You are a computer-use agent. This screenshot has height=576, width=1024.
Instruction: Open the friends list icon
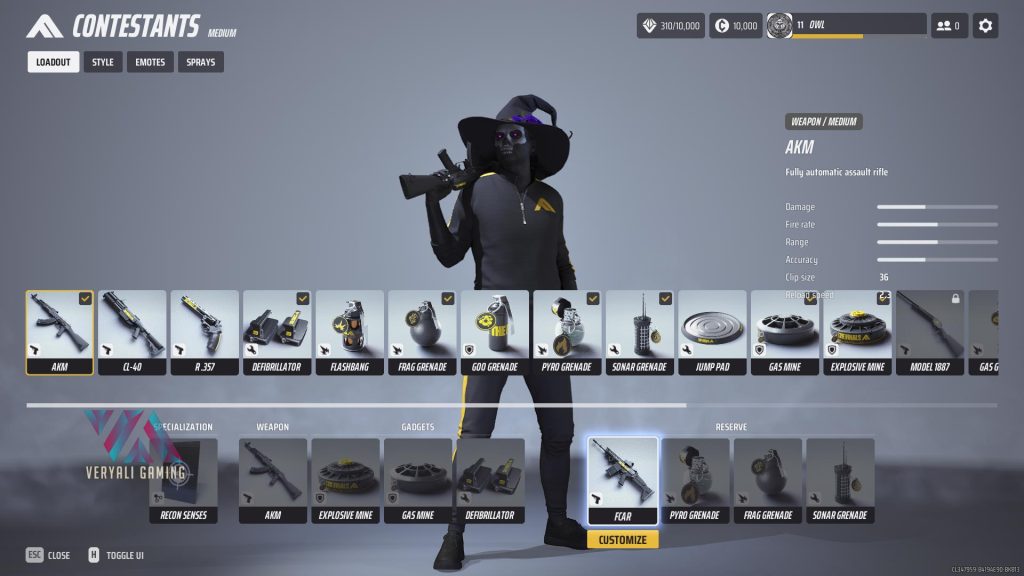tap(949, 26)
